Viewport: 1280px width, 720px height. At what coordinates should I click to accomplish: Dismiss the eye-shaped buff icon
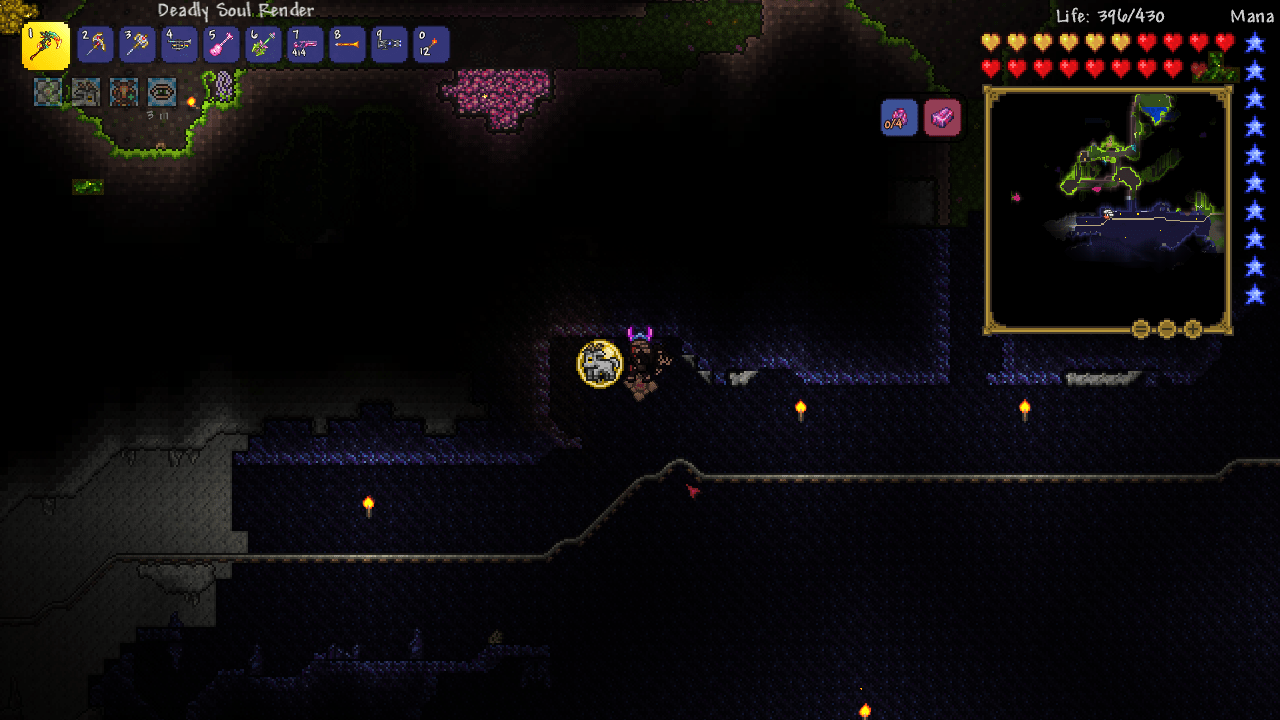pos(161,92)
